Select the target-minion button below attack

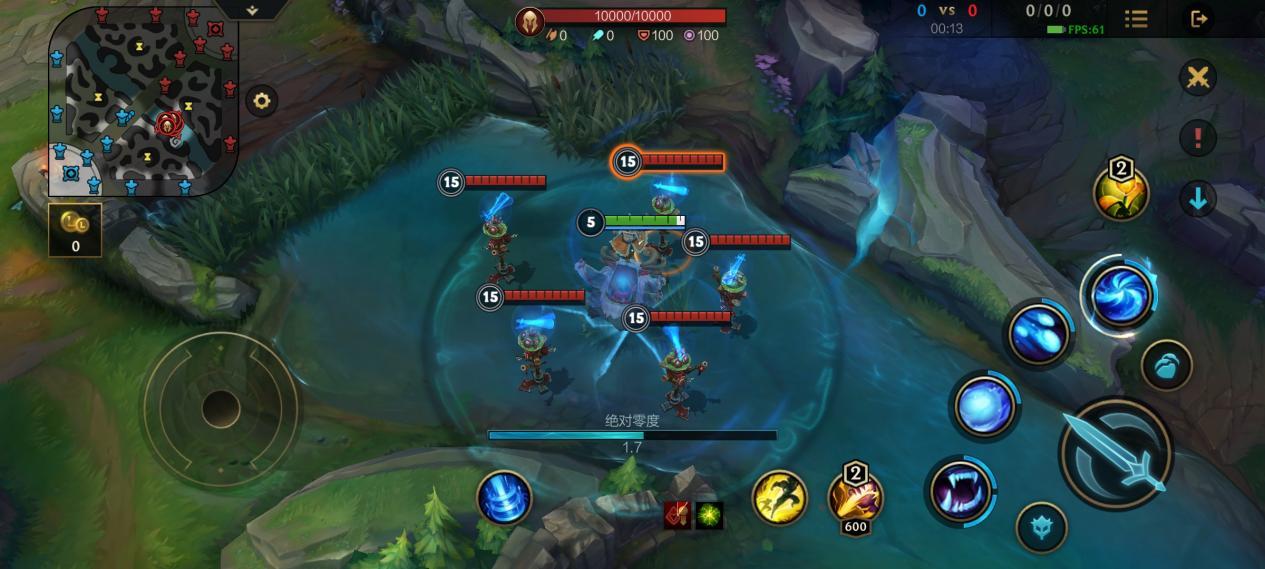pos(1041,527)
